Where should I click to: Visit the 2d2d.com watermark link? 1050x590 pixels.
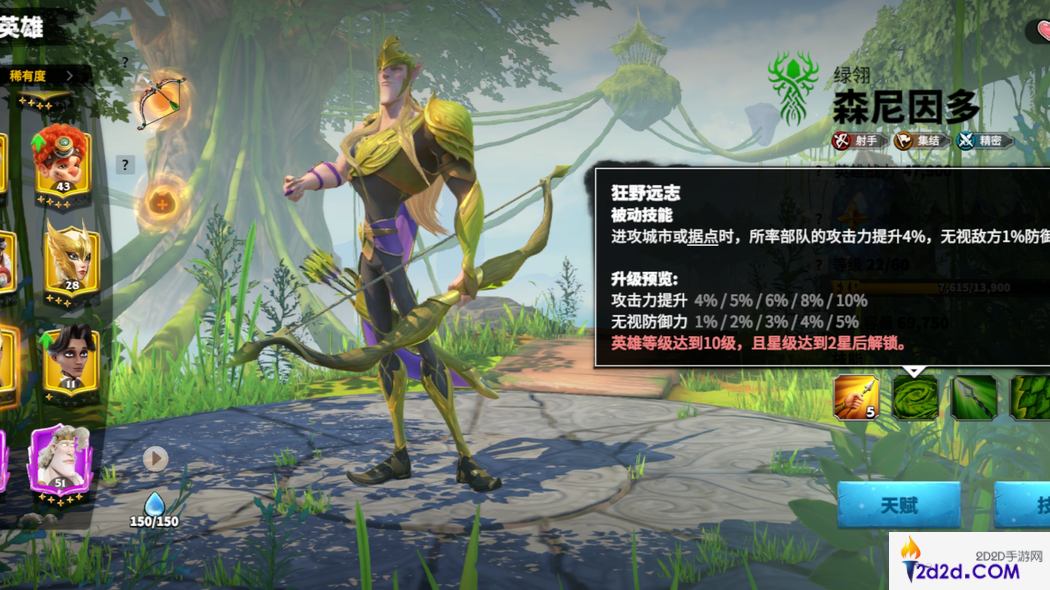click(x=969, y=562)
